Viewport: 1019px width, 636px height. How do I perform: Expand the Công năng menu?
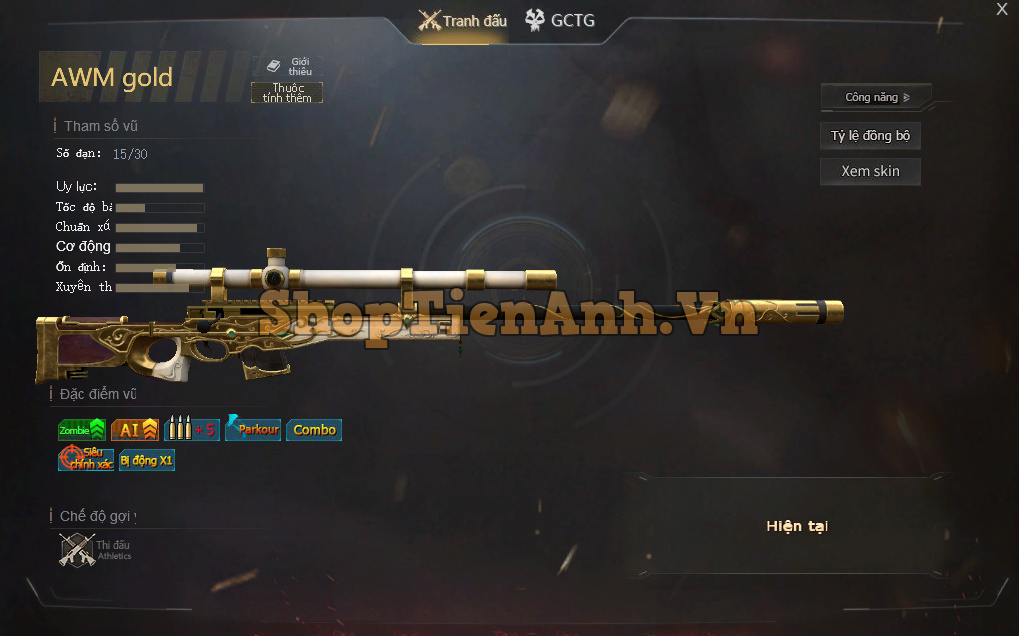pyautogui.click(x=876, y=97)
